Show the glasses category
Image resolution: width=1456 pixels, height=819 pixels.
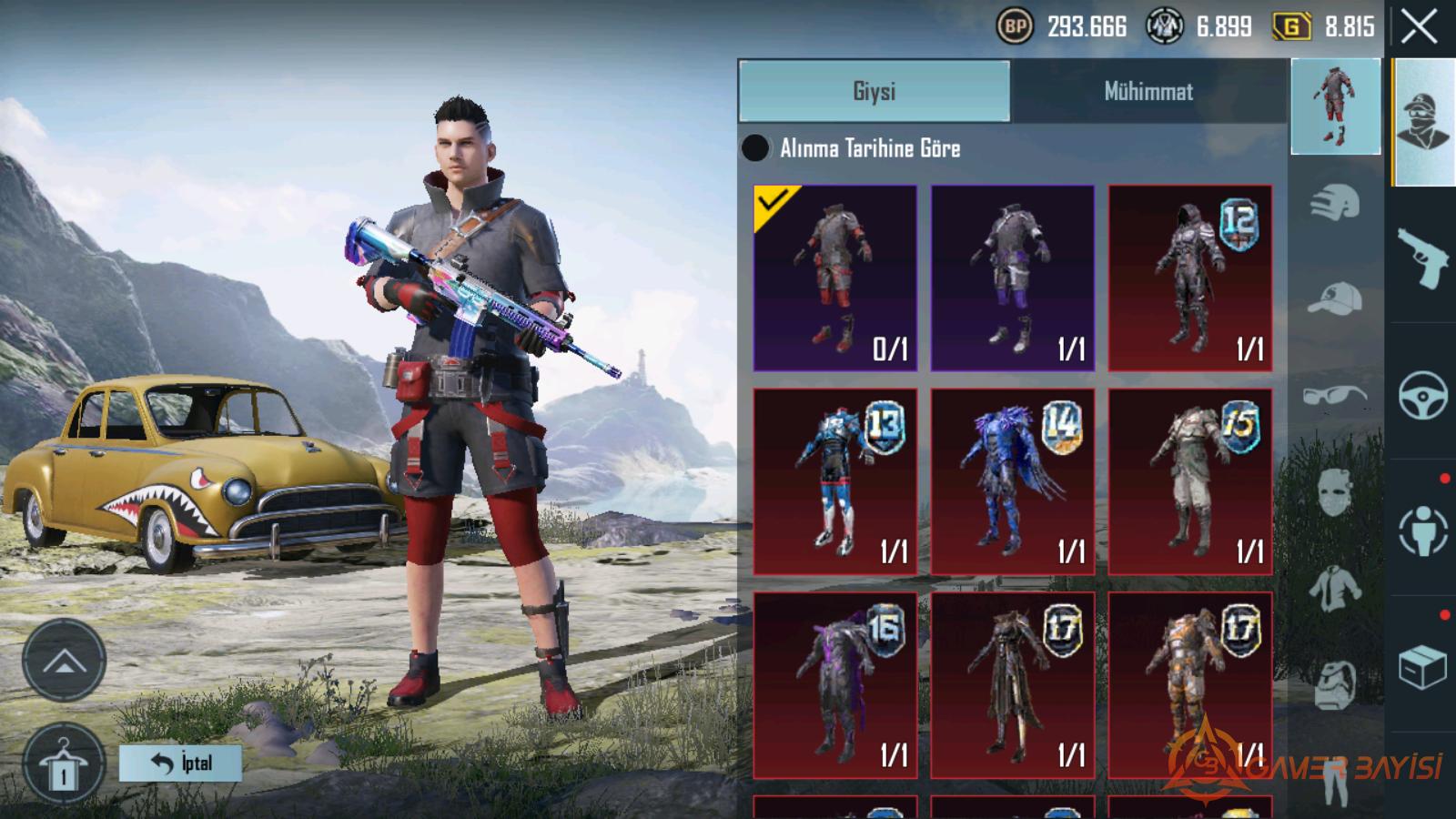coord(1335,396)
